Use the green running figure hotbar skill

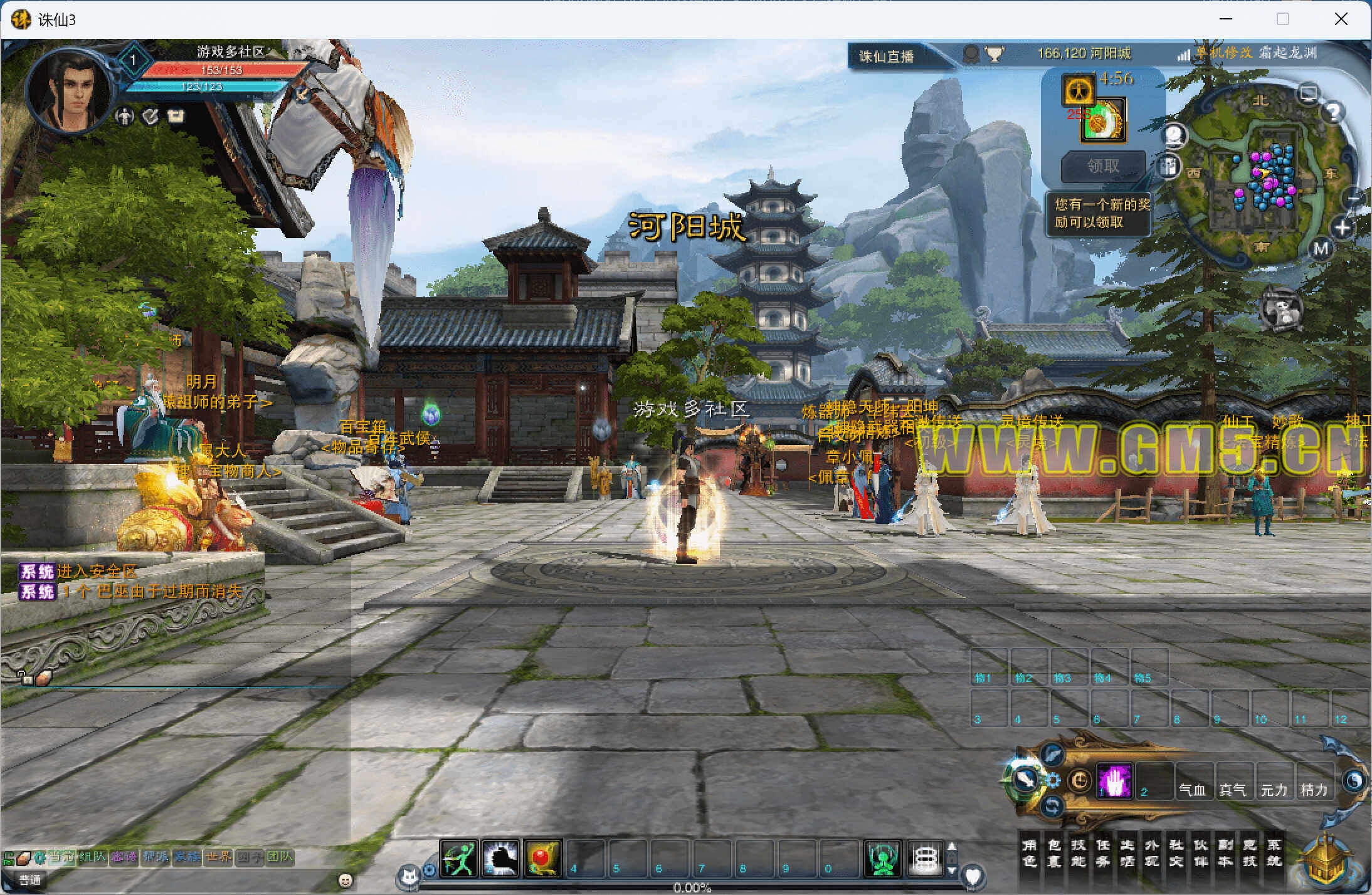458,857
